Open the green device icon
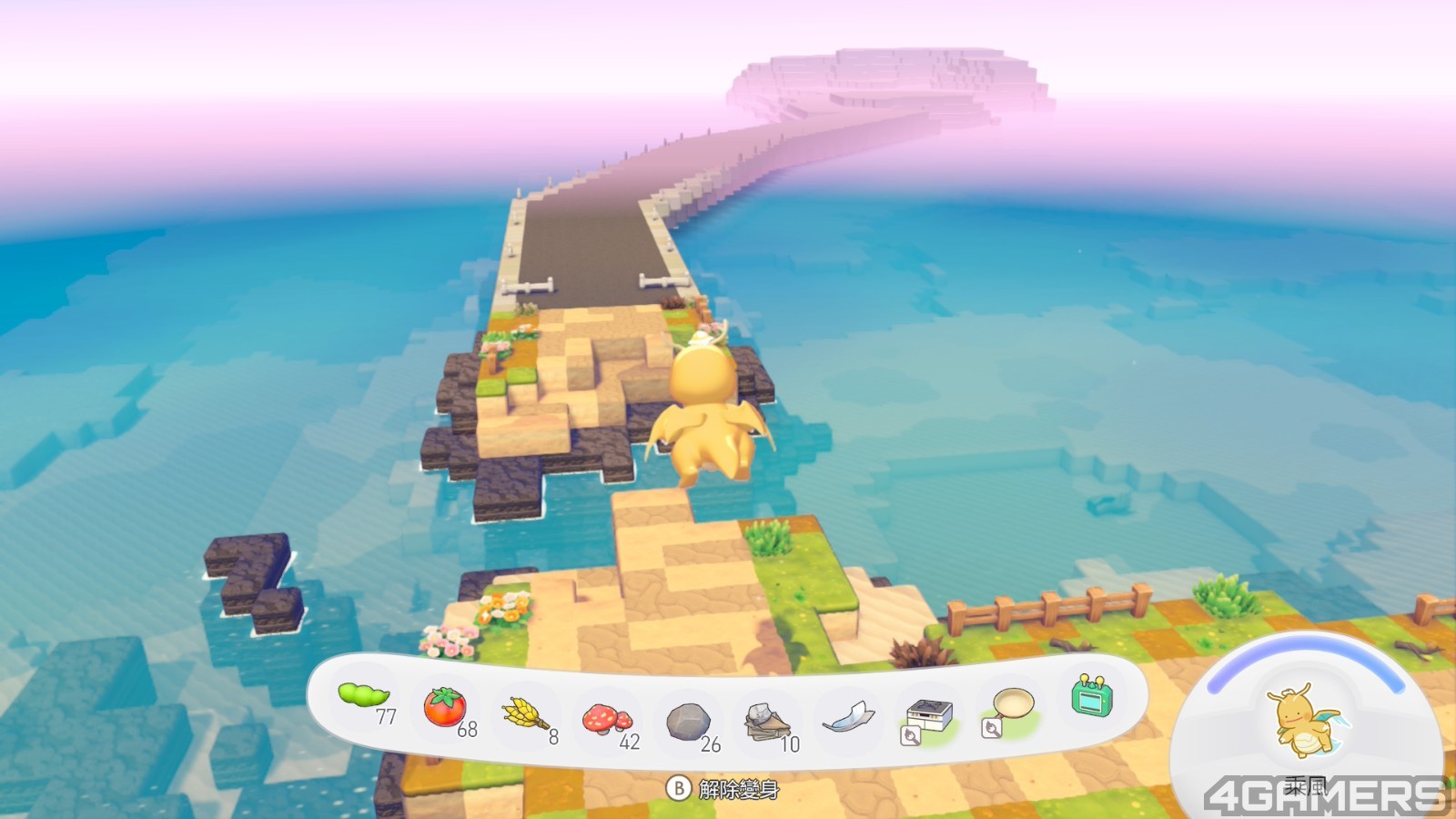 (x=1092, y=697)
